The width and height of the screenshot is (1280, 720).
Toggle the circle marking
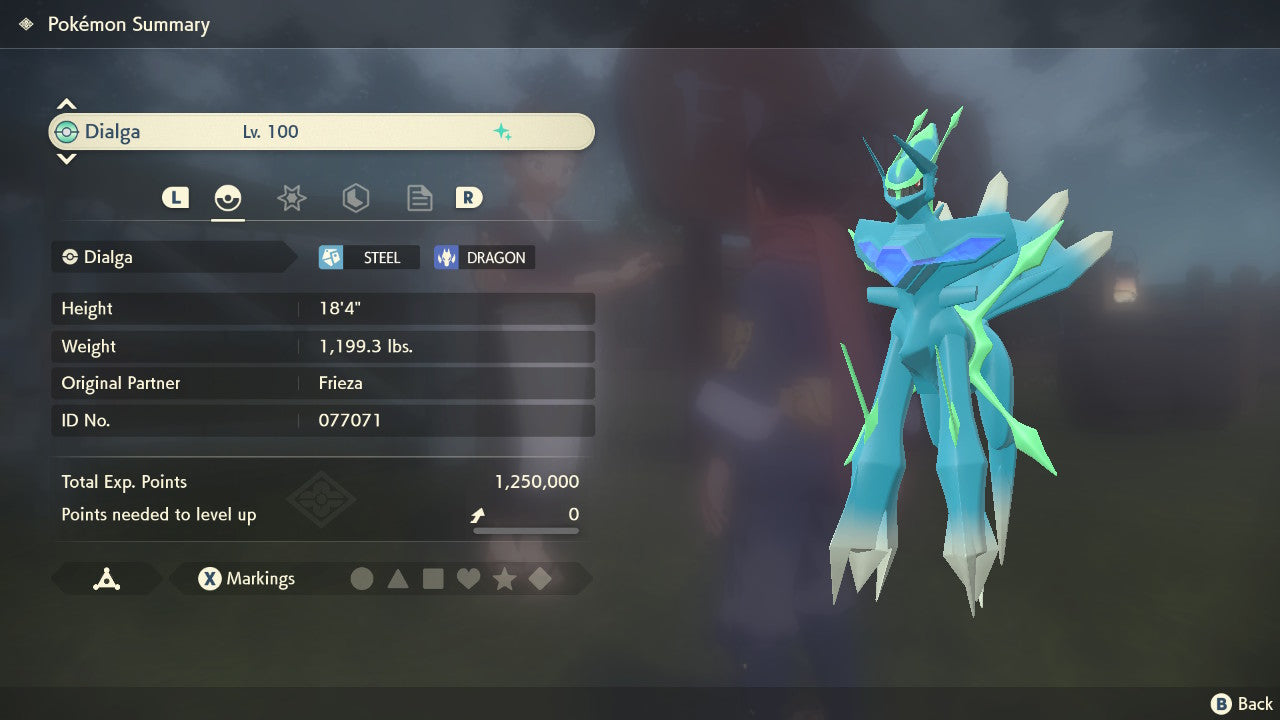[x=362, y=579]
